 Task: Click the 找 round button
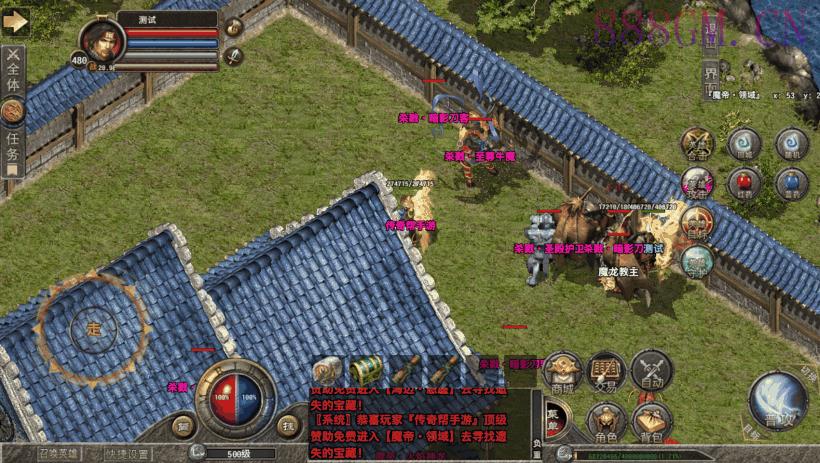[x=288, y=425]
